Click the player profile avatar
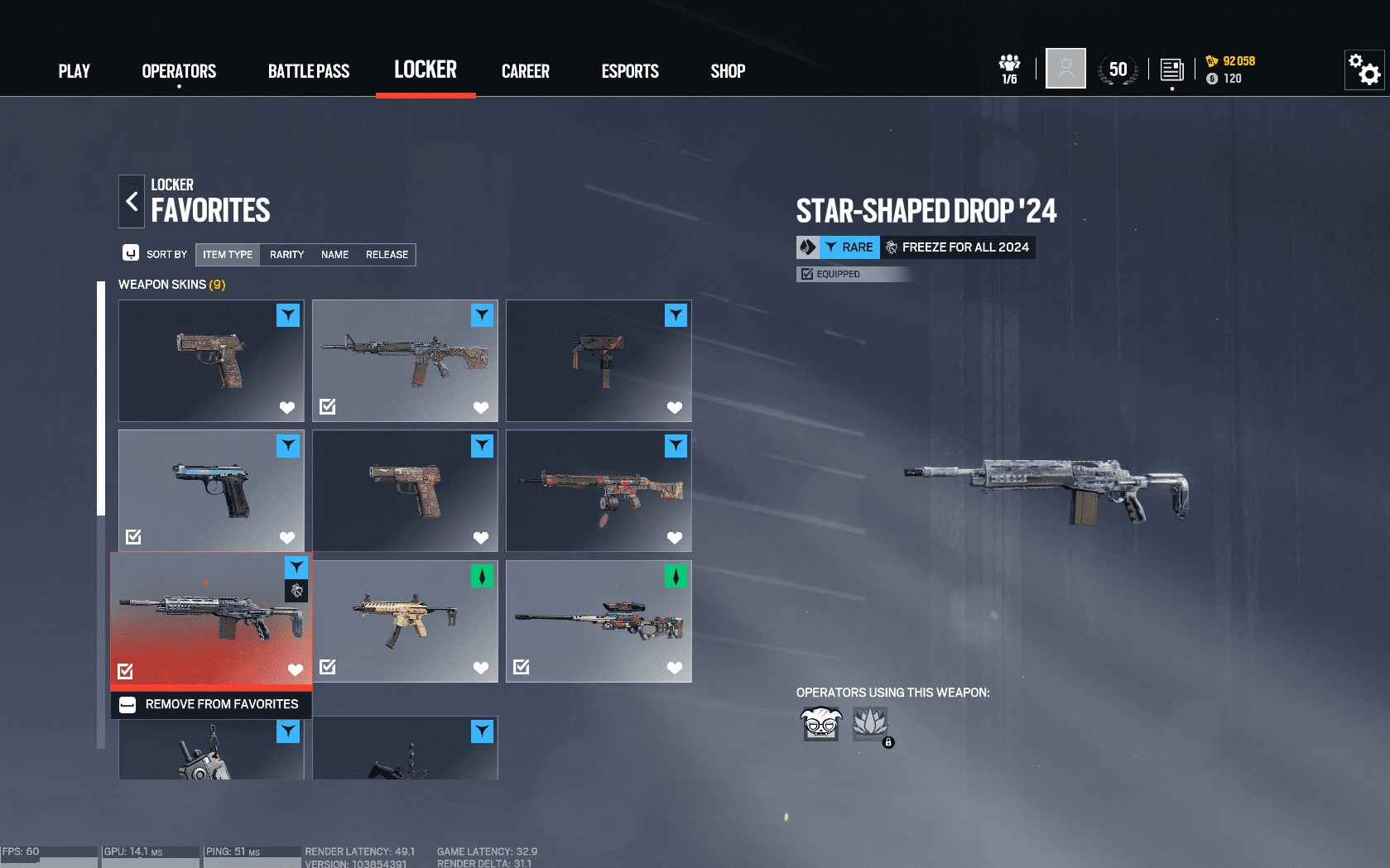This screenshot has width=1390, height=868. (1065, 69)
